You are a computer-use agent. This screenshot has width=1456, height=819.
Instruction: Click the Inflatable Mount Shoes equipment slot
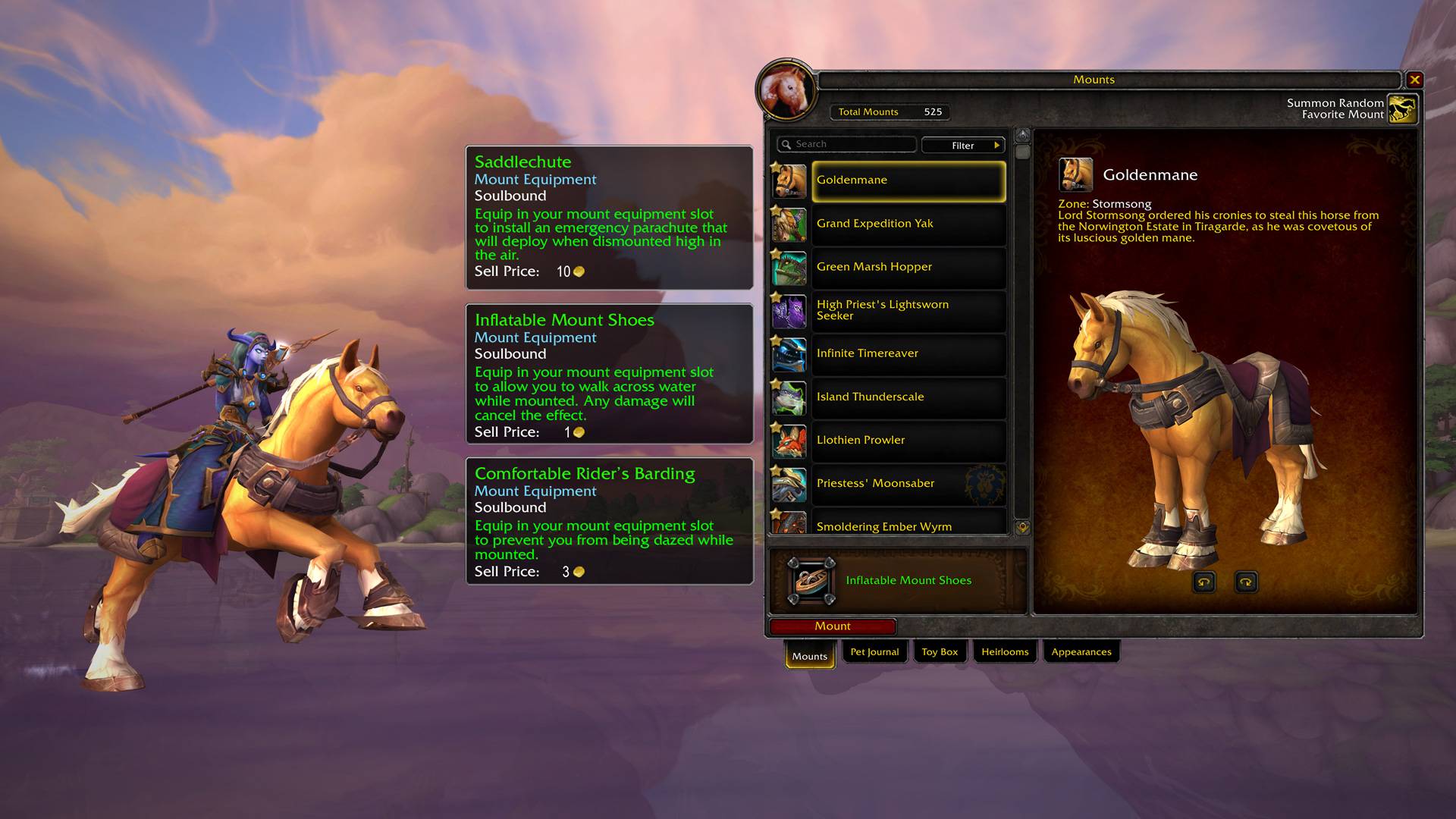(811, 581)
